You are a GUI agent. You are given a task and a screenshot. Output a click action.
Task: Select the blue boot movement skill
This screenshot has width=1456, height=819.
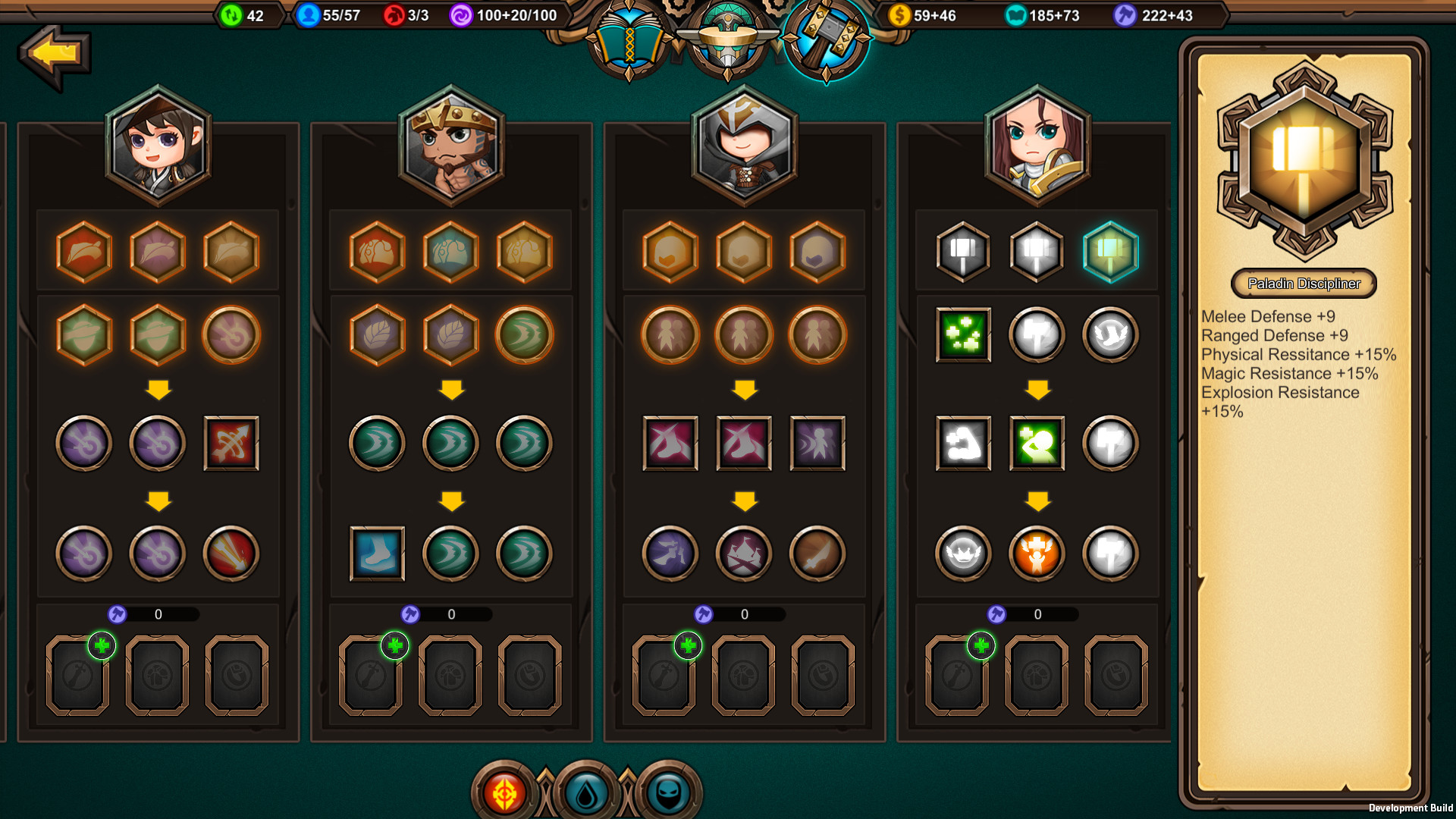click(376, 554)
